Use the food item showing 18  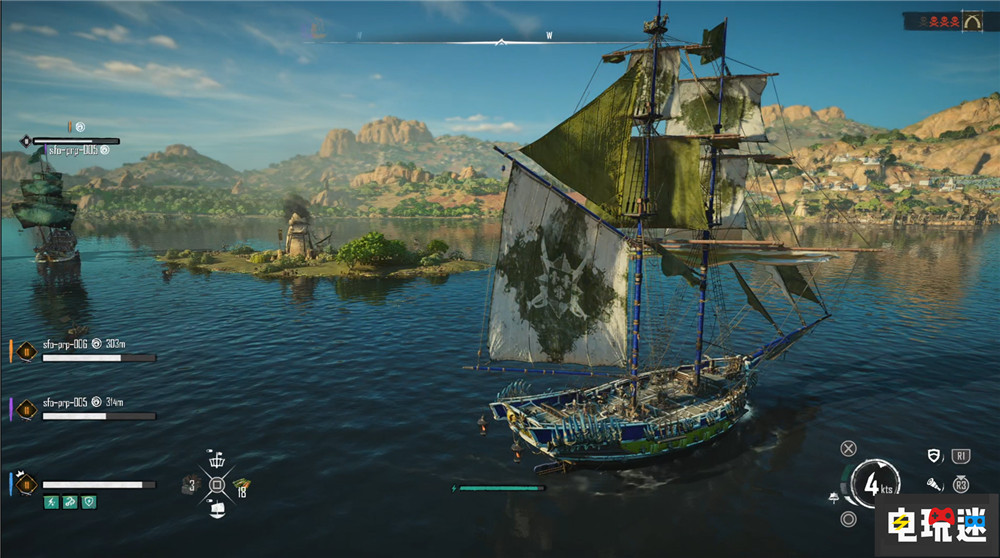[x=242, y=487]
